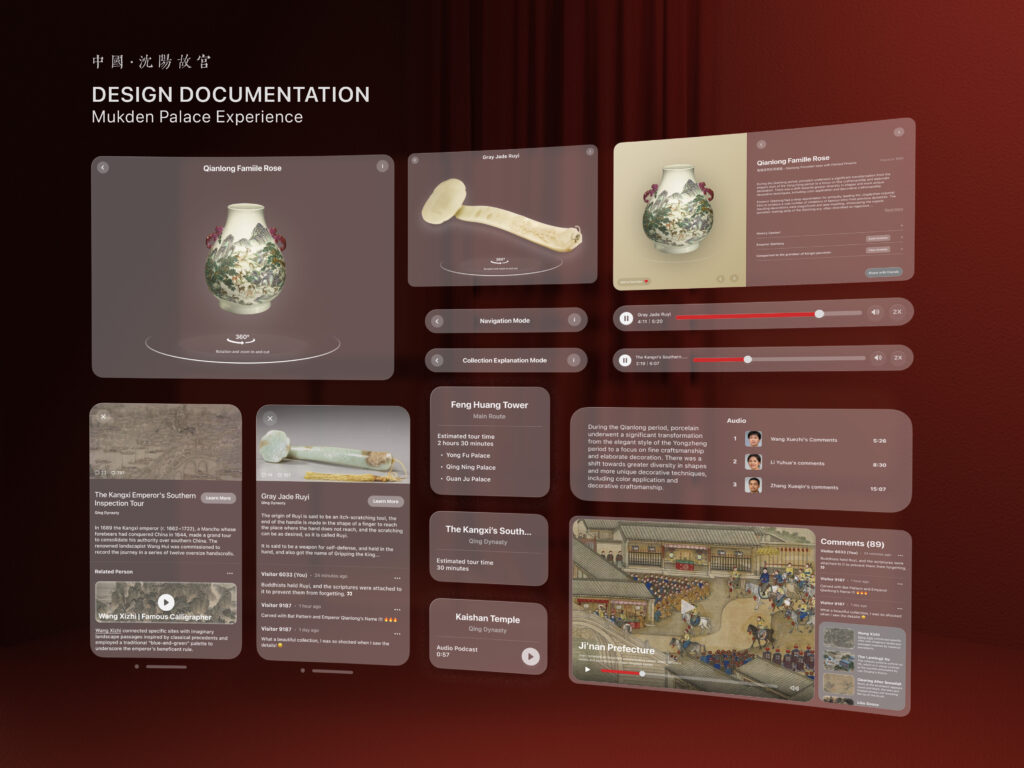Pause the Kangxi's Southern audio track
1024x768 pixels.
pos(625,359)
